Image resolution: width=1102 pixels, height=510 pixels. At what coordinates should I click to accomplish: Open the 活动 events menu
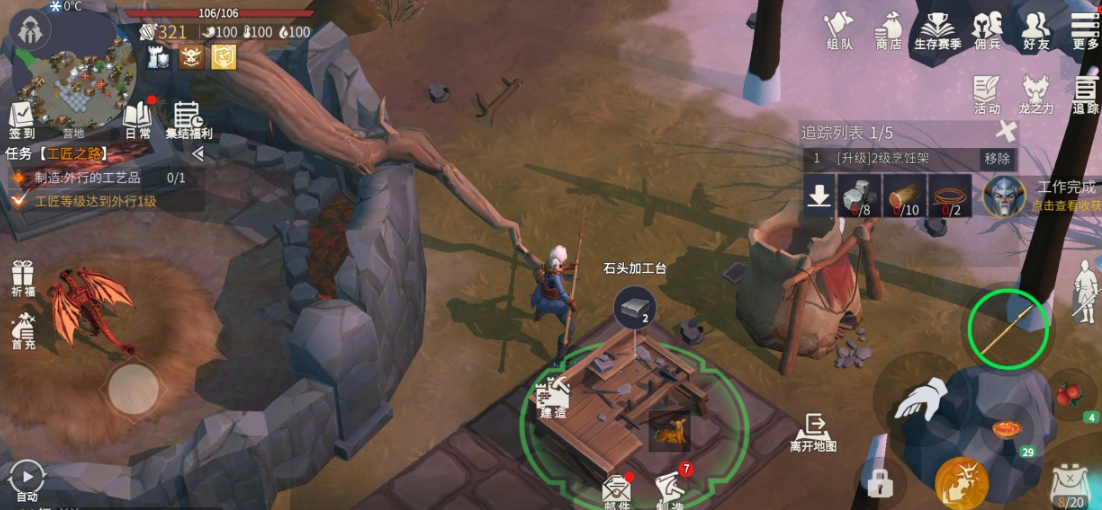[987, 93]
